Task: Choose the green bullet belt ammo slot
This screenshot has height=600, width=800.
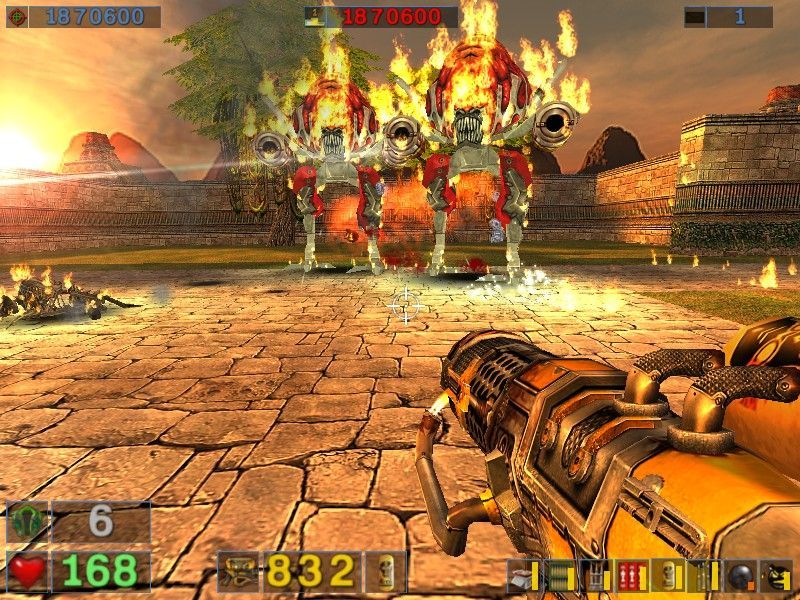Action: tap(559, 576)
